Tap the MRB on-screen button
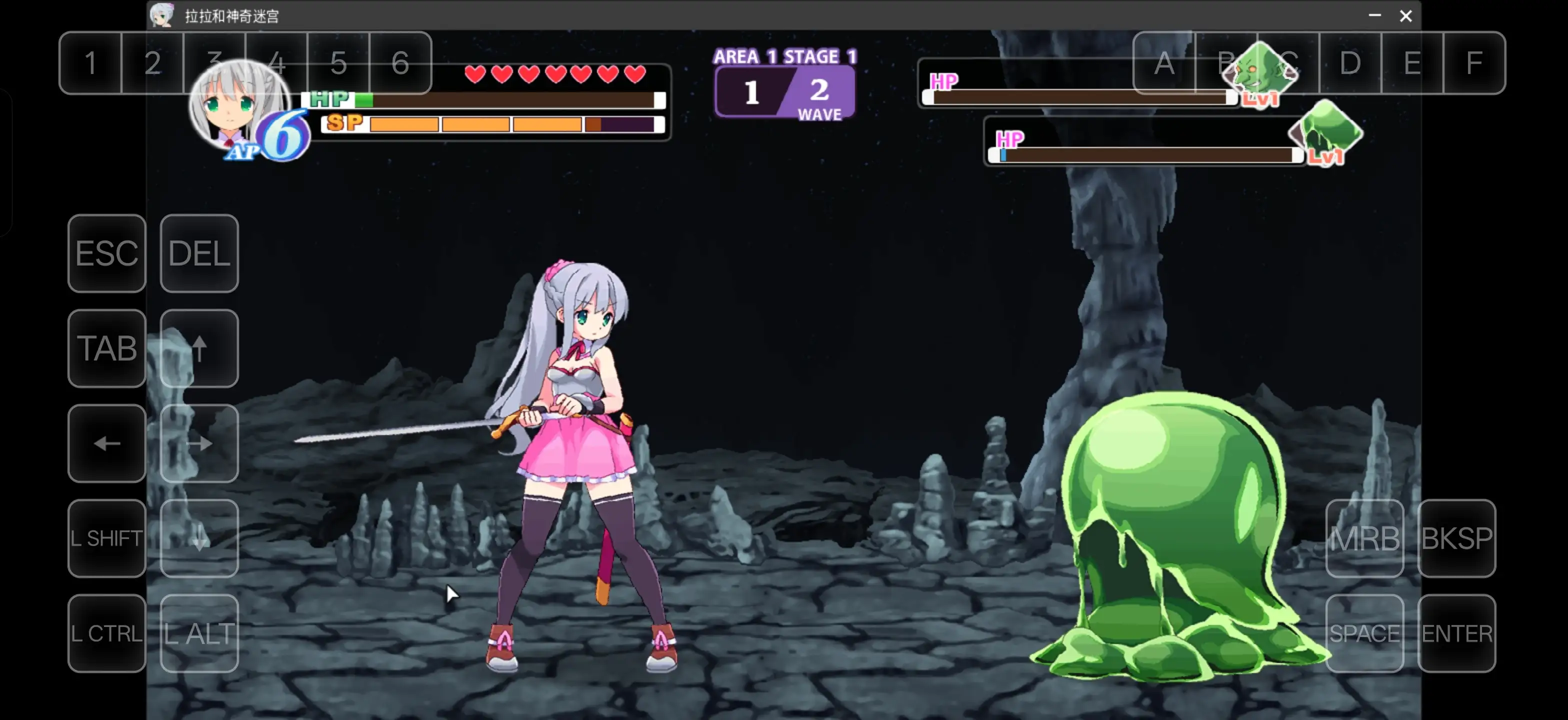This screenshot has width=1568, height=720. coord(1364,538)
